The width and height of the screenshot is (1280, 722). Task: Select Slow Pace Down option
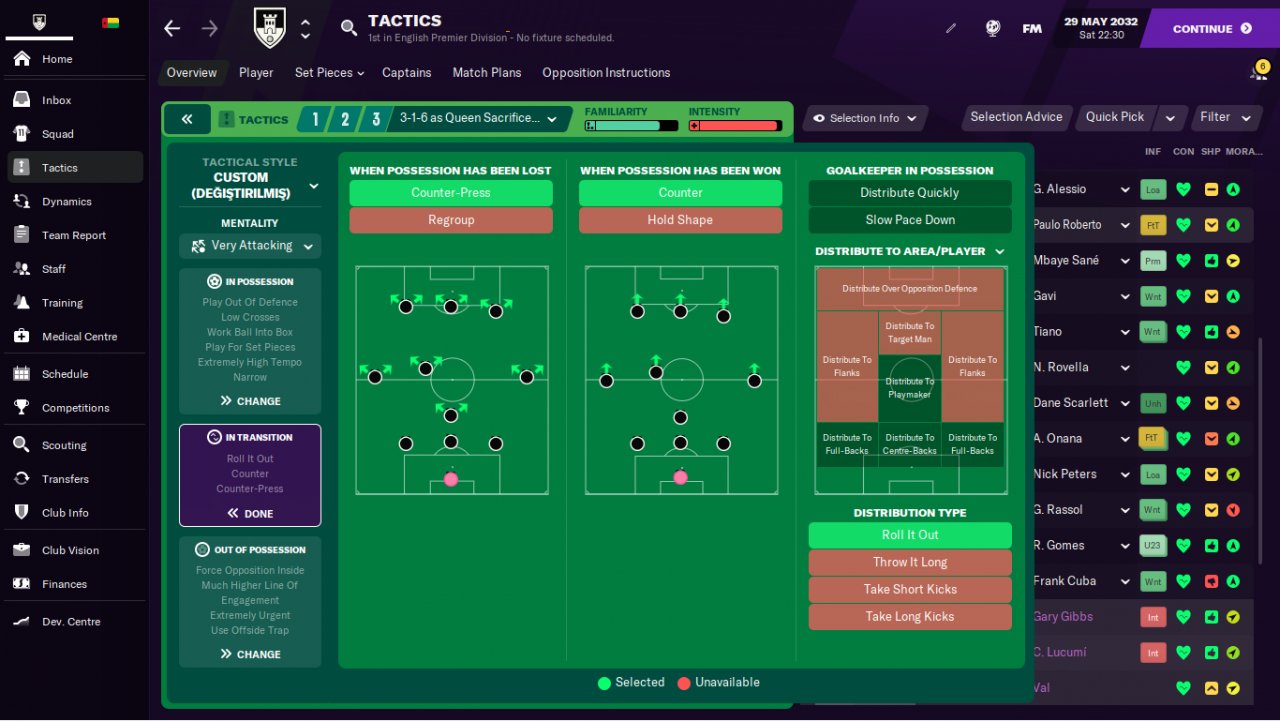pos(909,220)
